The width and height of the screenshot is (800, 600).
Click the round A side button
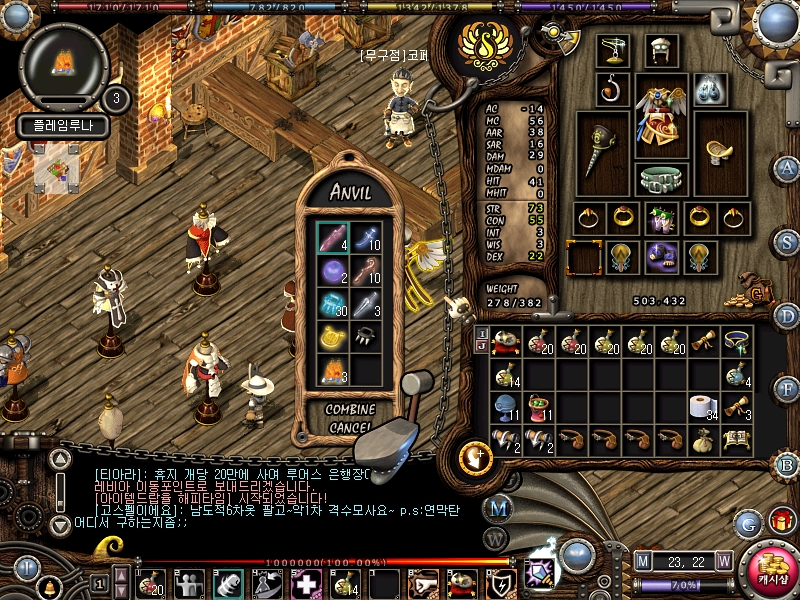787,168
